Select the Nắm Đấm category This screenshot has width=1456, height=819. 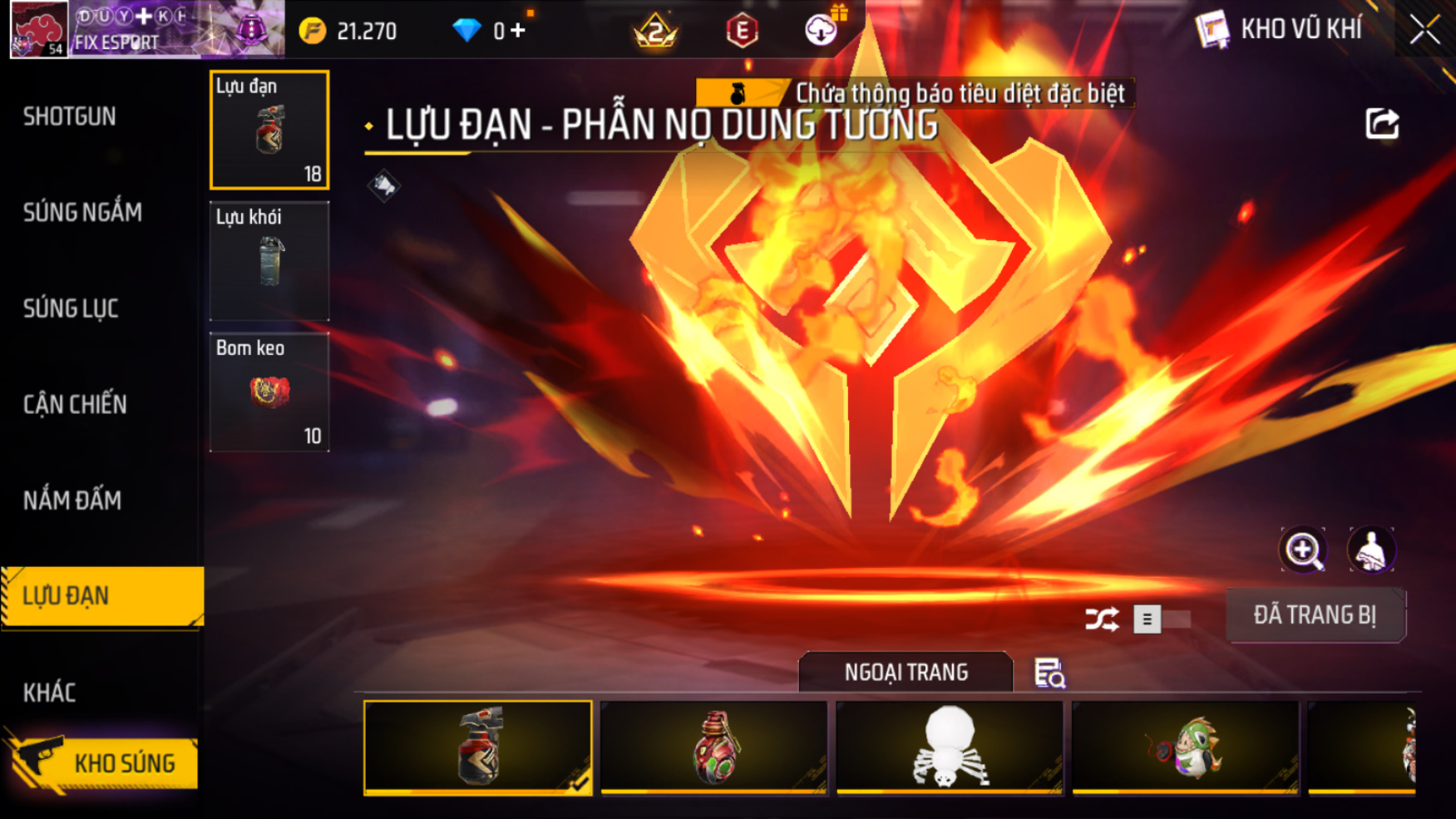coord(72,501)
